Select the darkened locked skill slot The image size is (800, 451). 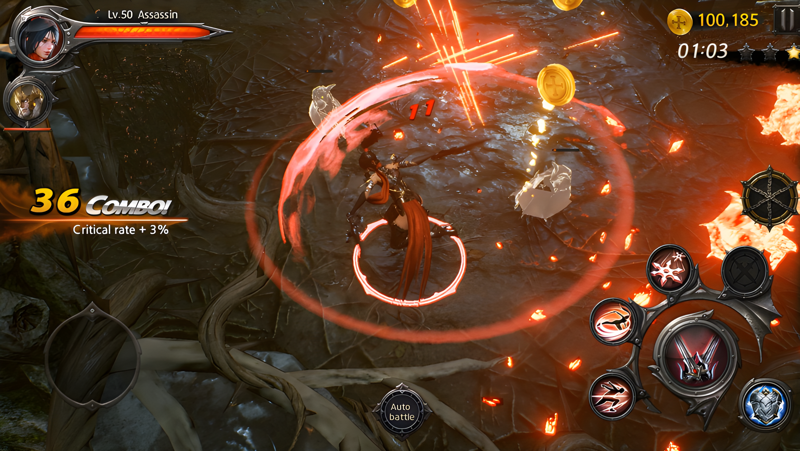click(x=743, y=268)
